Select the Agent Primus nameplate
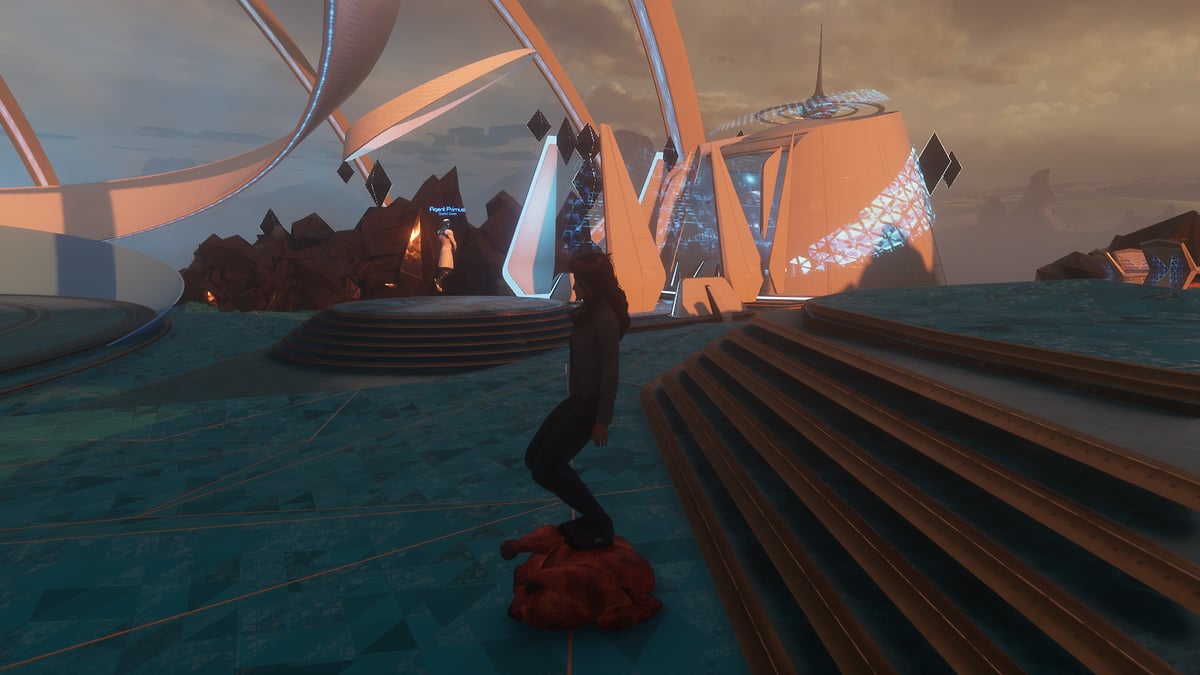This screenshot has width=1200, height=675. coord(446,210)
